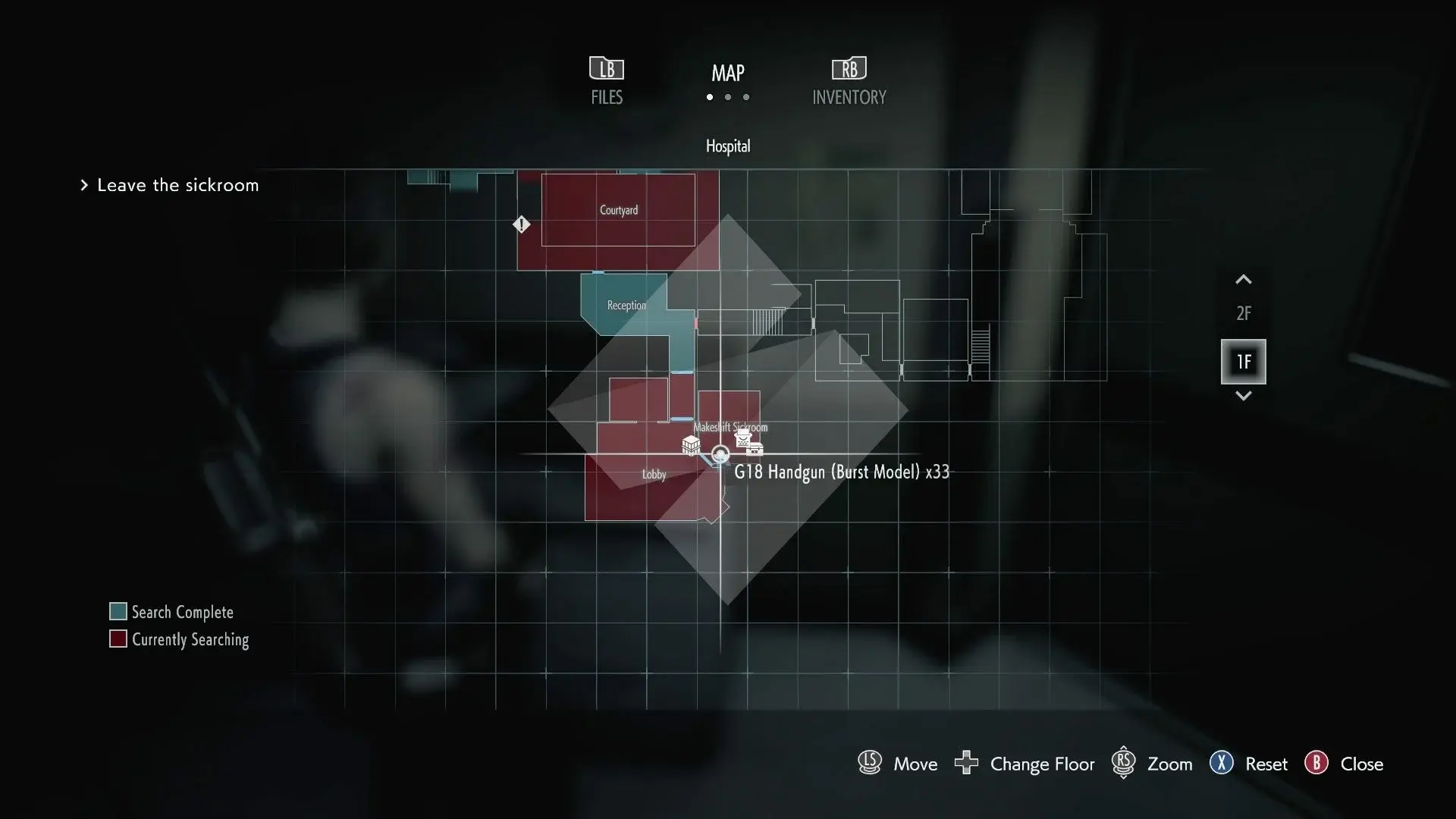The width and height of the screenshot is (1456, 819).
Task: Click the floor down arrow
Action: (1243, 396)
